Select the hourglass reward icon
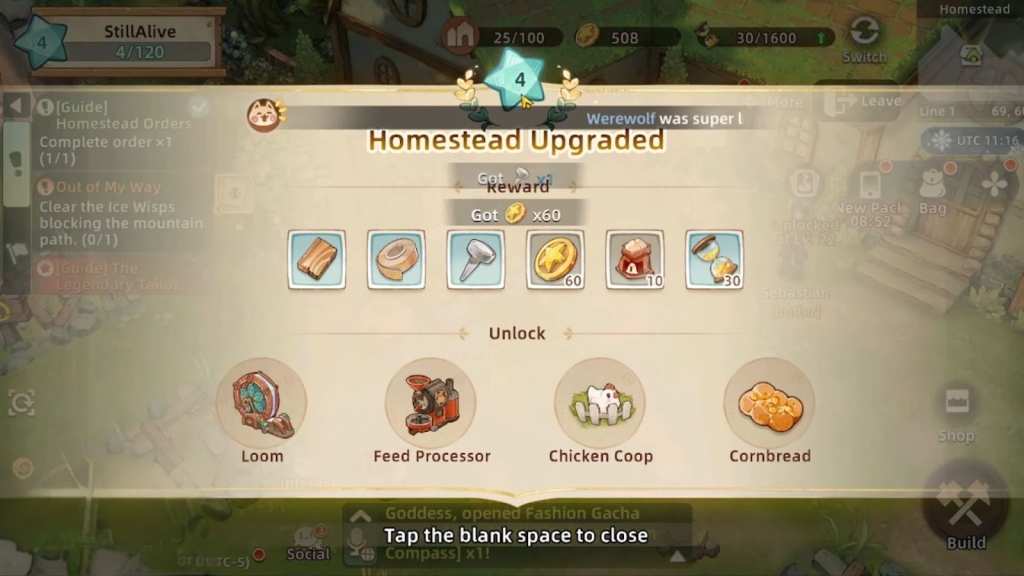Image resolution: width=1024 pixels, height=576 pixels. pos(714,260)
